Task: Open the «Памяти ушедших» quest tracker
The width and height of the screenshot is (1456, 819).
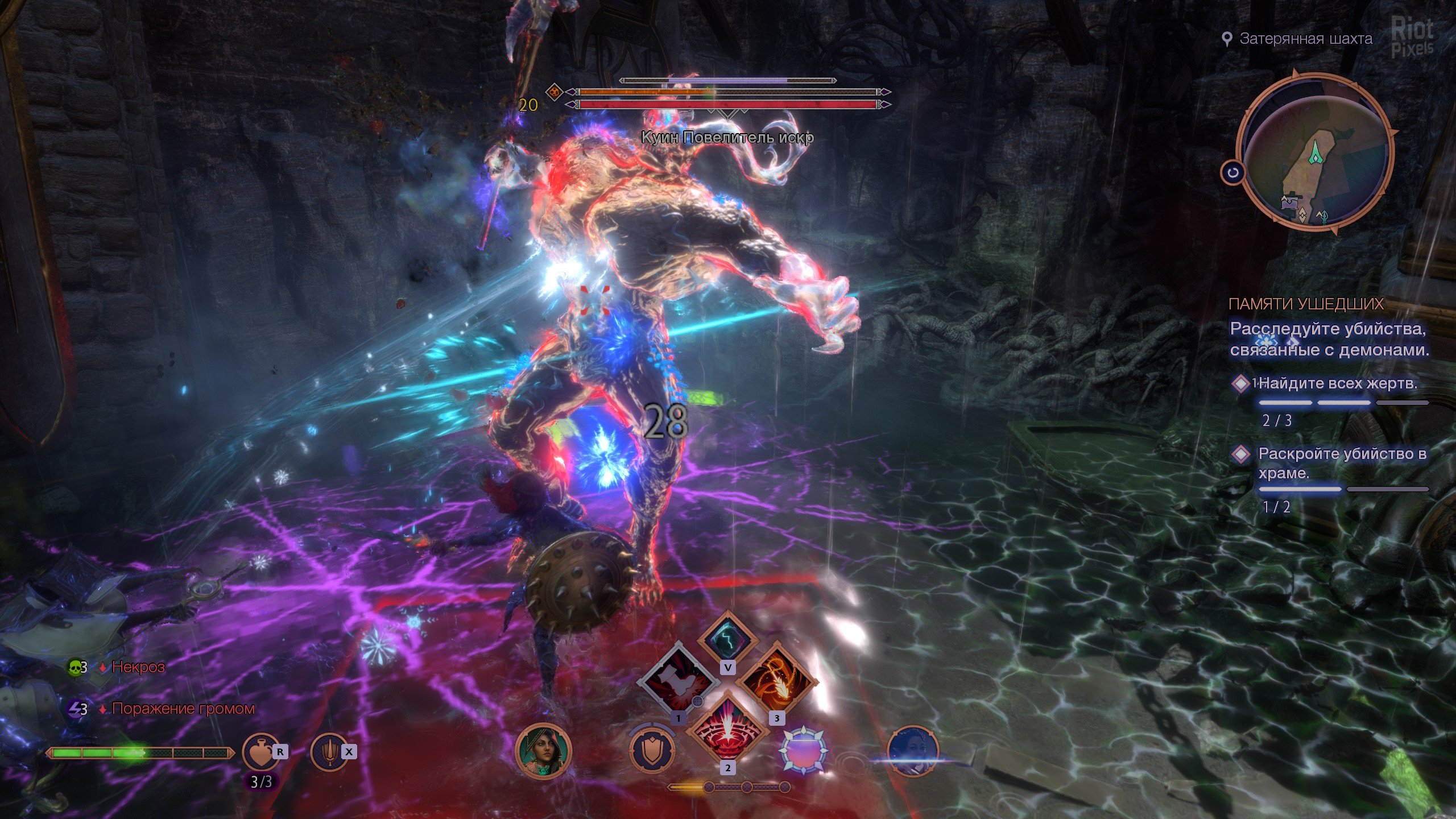Action: click(1305, 304)
